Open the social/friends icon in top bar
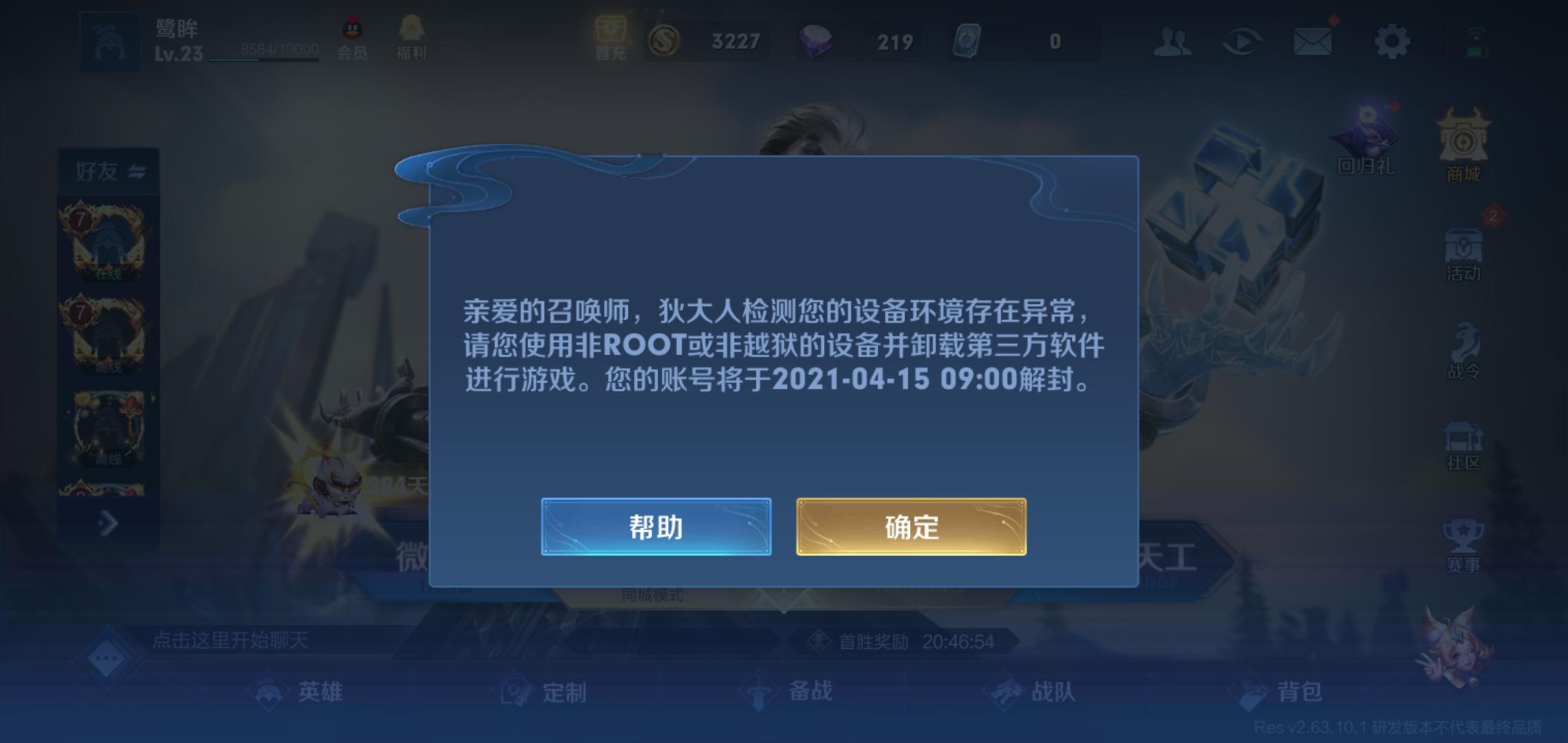This screenshot has width=1568, height=743. tap(1173, 41)
